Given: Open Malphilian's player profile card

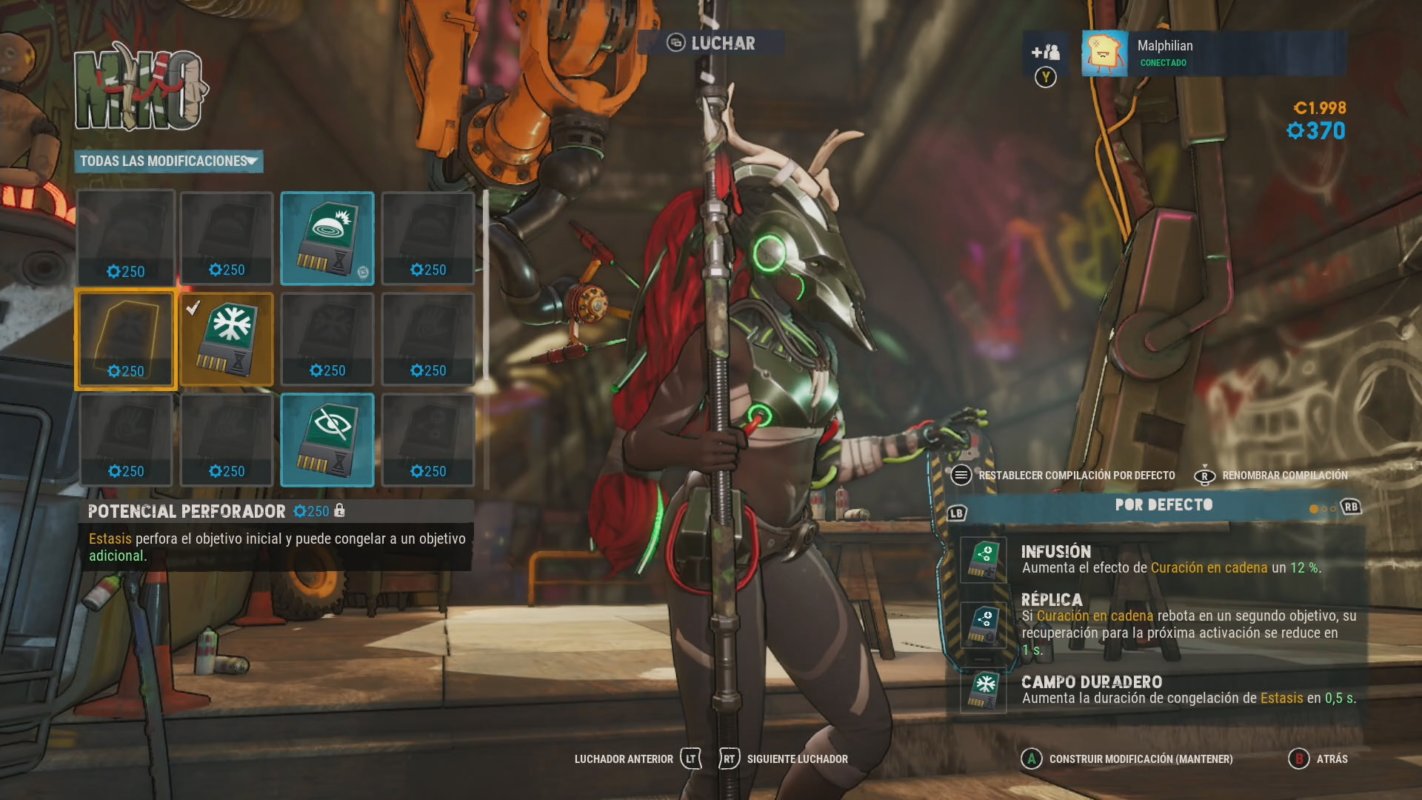Looking at the screenshot, I should point(1212,53).
